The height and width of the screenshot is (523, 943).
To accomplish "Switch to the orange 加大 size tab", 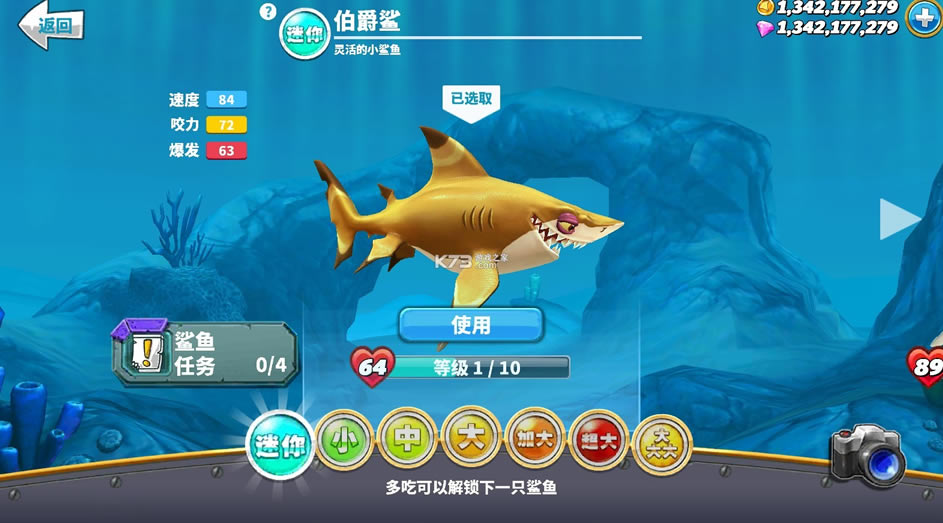I will (535, 440).
